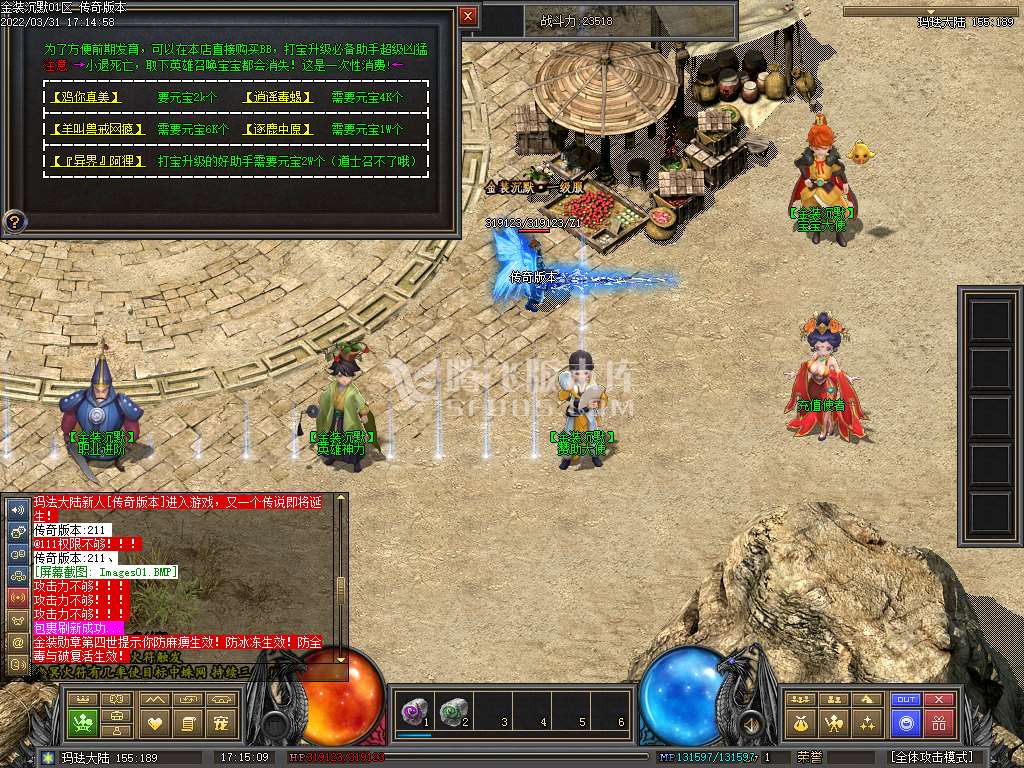Open the gold money bag button
Image resolution: width=1024 pixels, height=768 pixels.
[x=800, y=723]
